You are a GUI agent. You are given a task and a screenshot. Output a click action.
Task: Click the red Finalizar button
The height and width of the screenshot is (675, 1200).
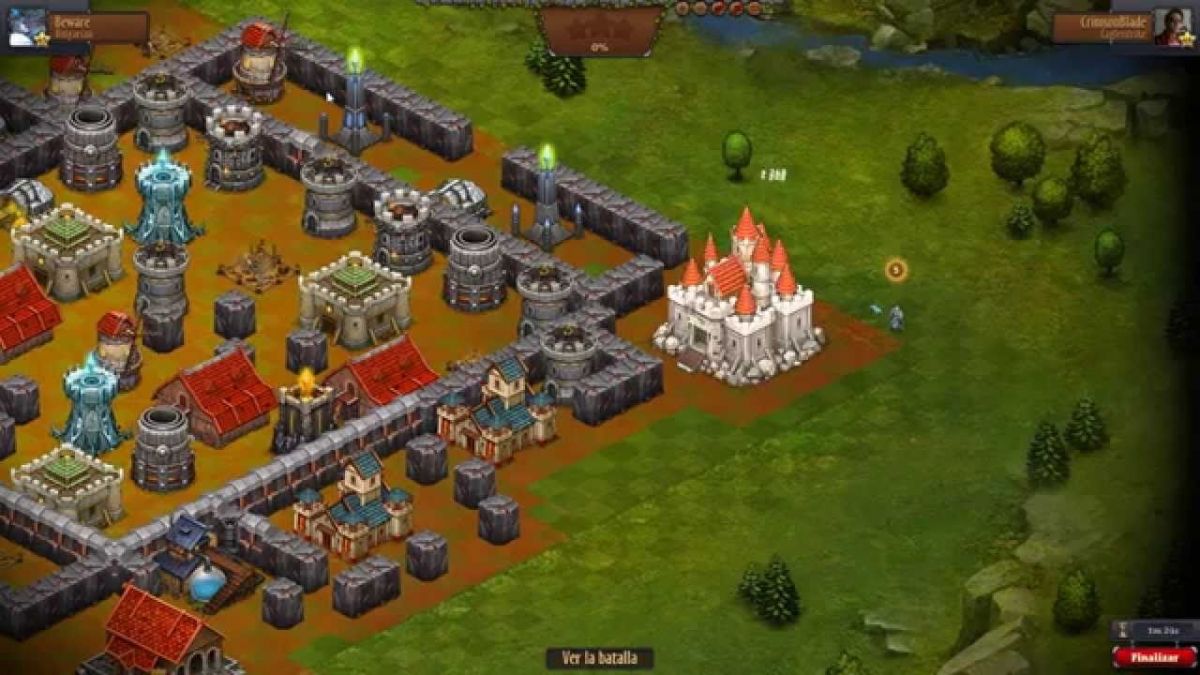[x=1154, y=657]
